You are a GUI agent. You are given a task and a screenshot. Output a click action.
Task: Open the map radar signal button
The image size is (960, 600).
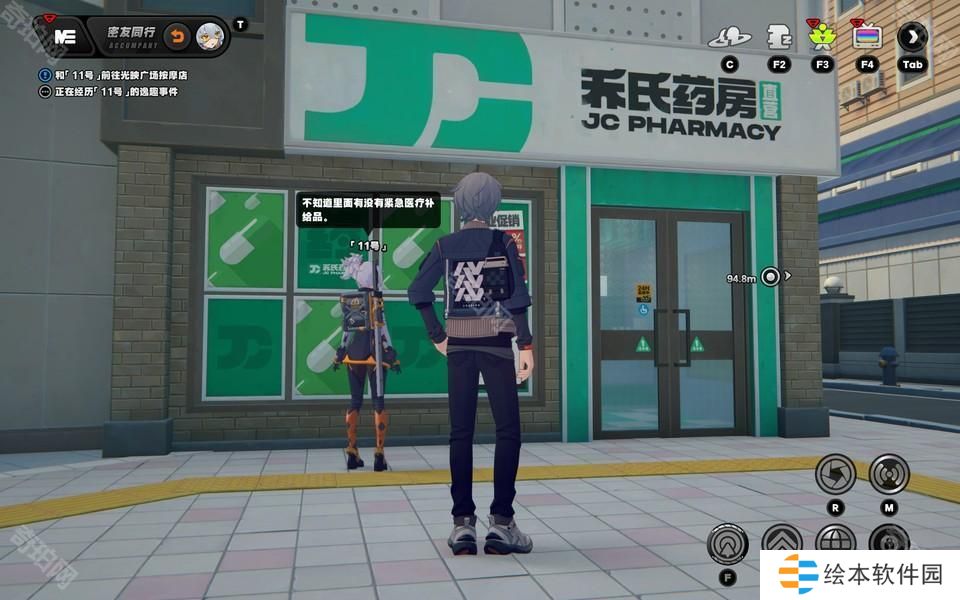click(x=888, y=474)
